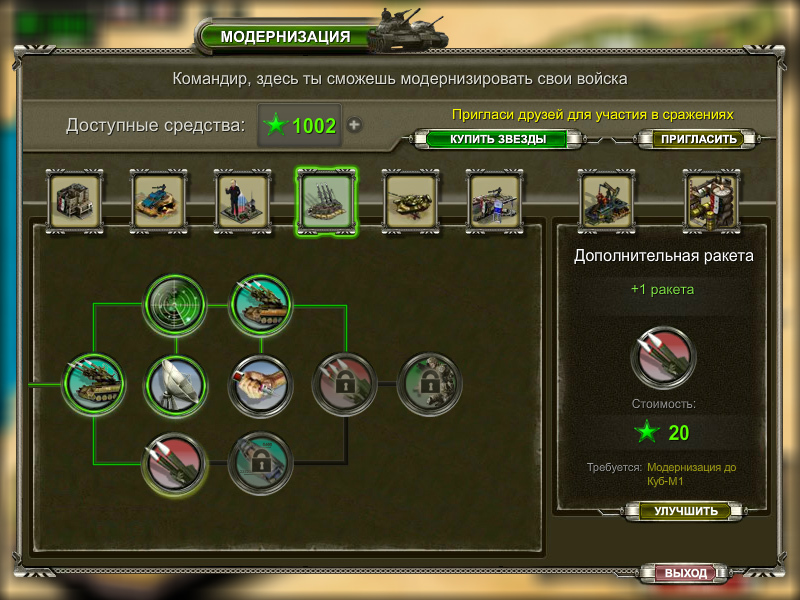This screenshot has width=800, height=600.
Task: Invite friends with the ПРИГЛАСИТЬ button
Action: (x=699, y=139)
